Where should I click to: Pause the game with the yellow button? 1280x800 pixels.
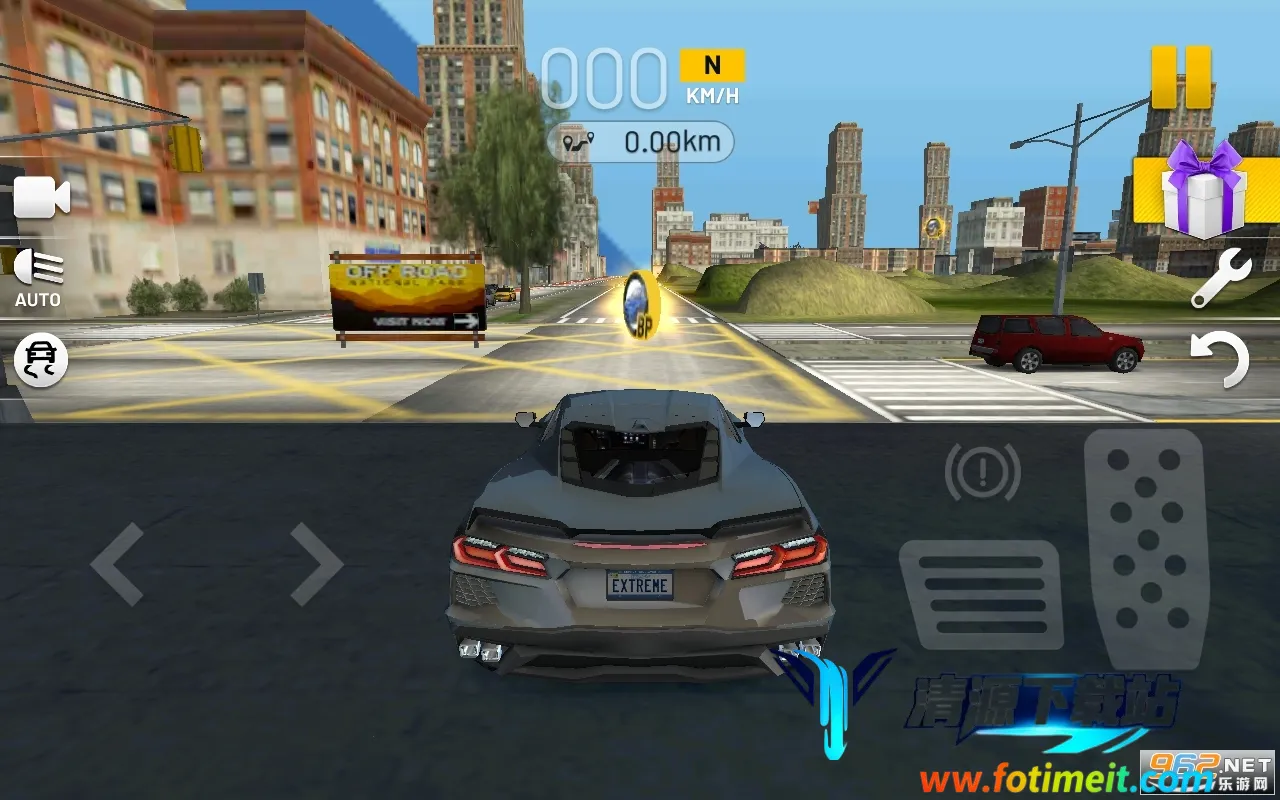pos(1181,77)
